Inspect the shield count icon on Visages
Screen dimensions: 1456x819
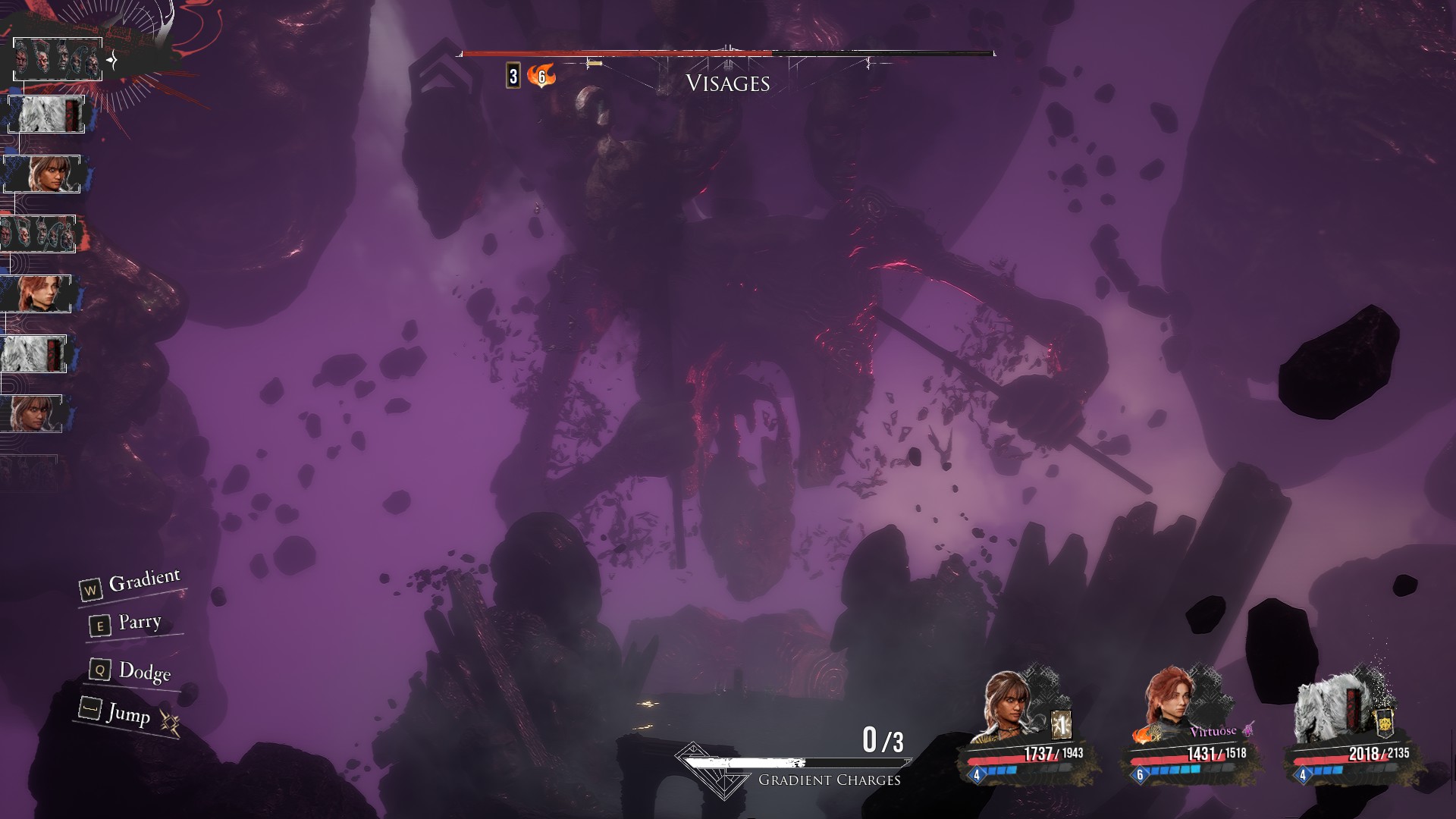(x=513, y=76)
